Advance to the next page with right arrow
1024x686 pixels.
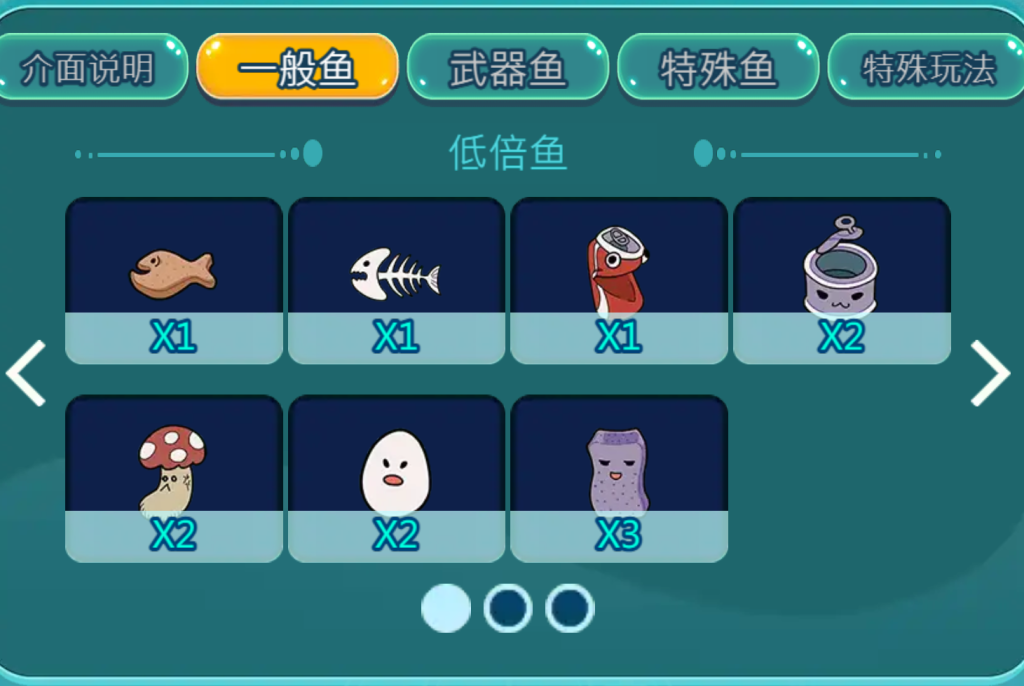point(990,373)
